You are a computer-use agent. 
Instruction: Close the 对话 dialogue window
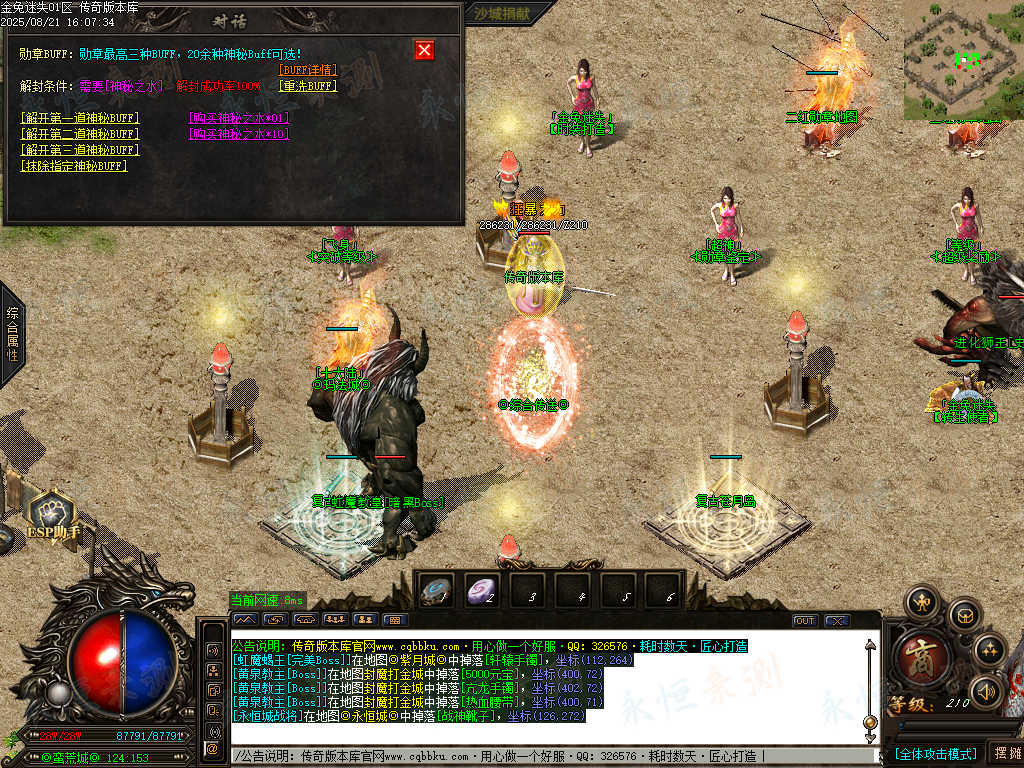(x=424, y=50)
